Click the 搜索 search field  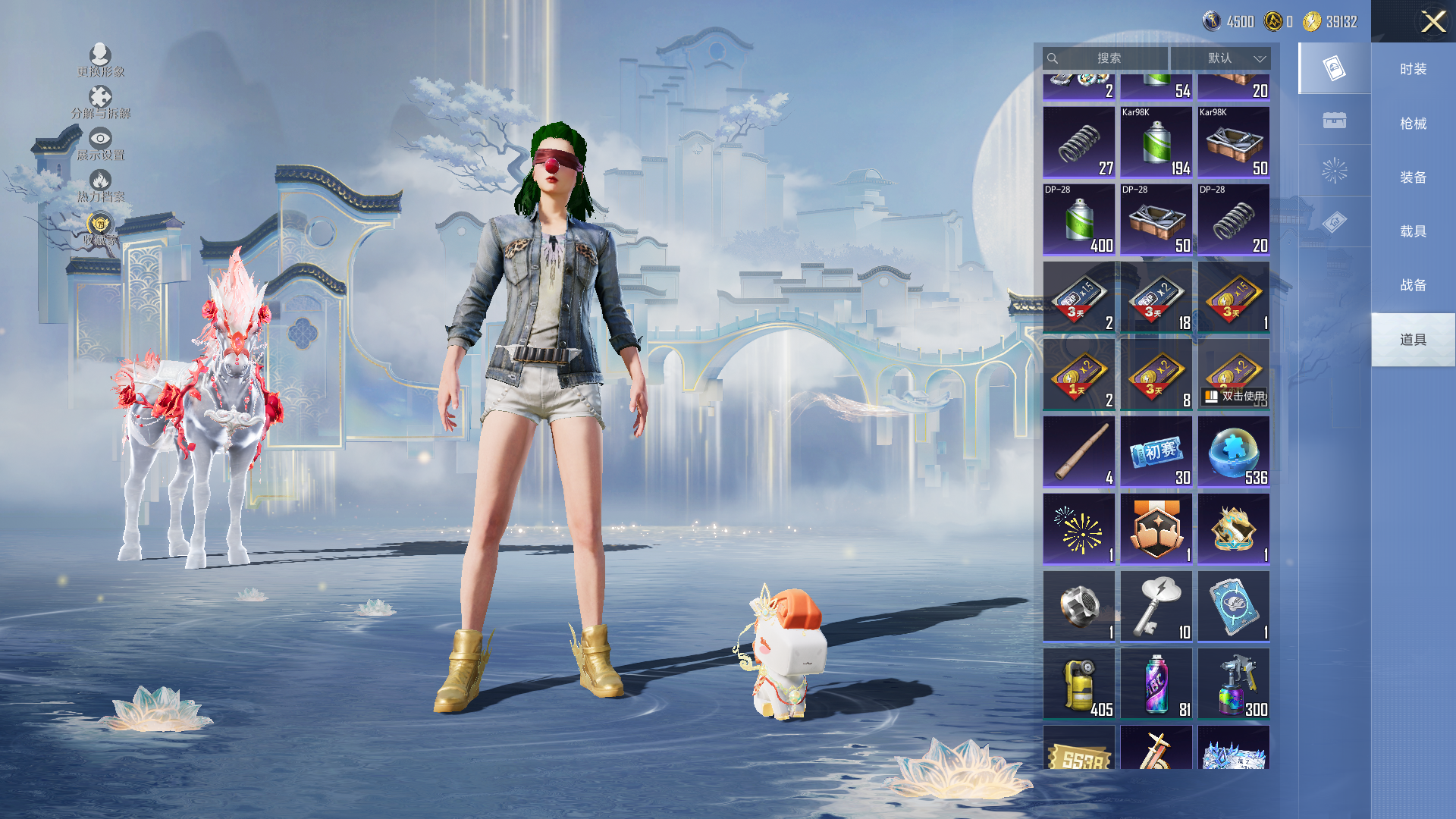click(x=1107, y=58)
